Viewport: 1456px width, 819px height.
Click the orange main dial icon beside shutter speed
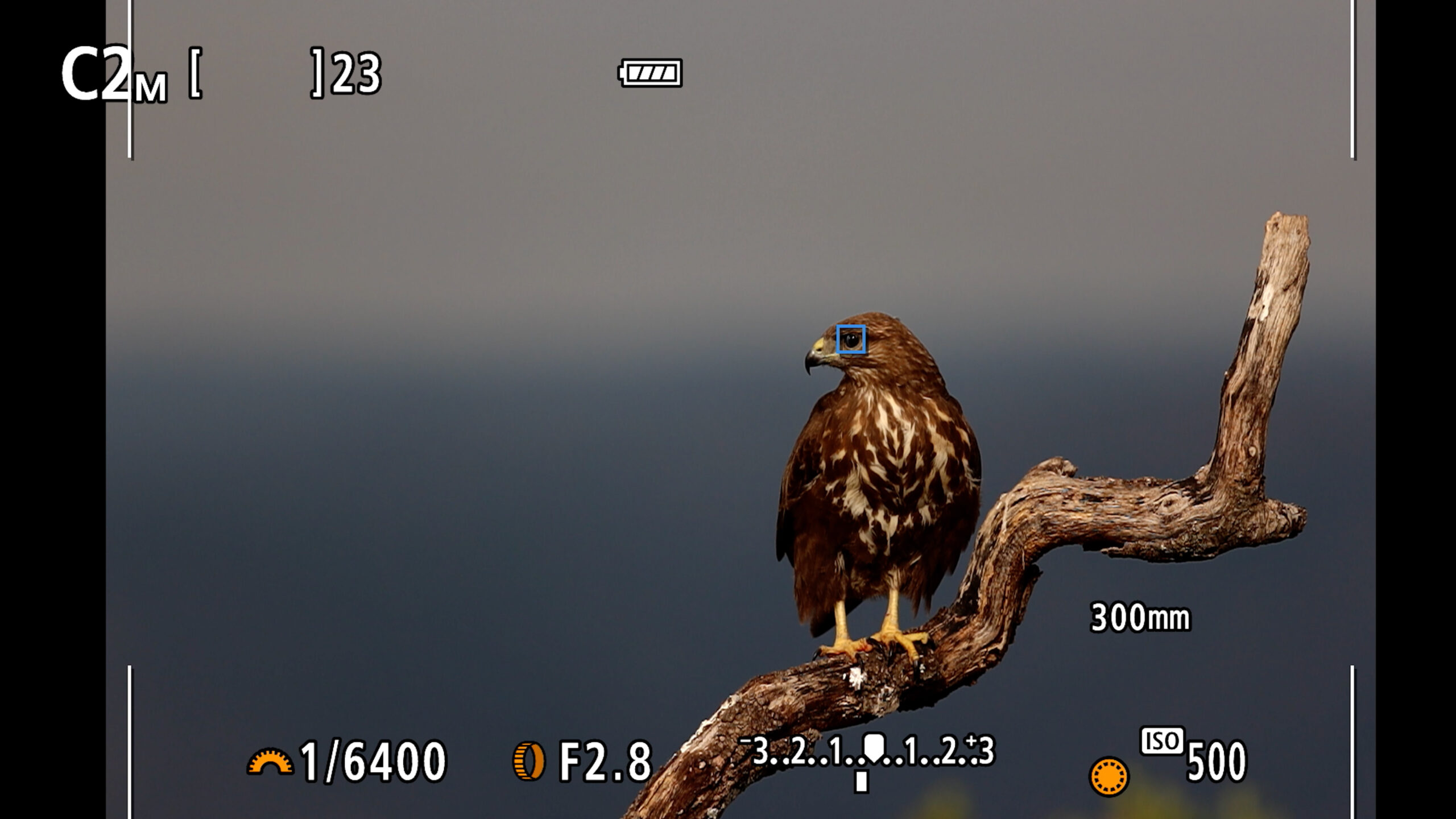click(270, 763)
